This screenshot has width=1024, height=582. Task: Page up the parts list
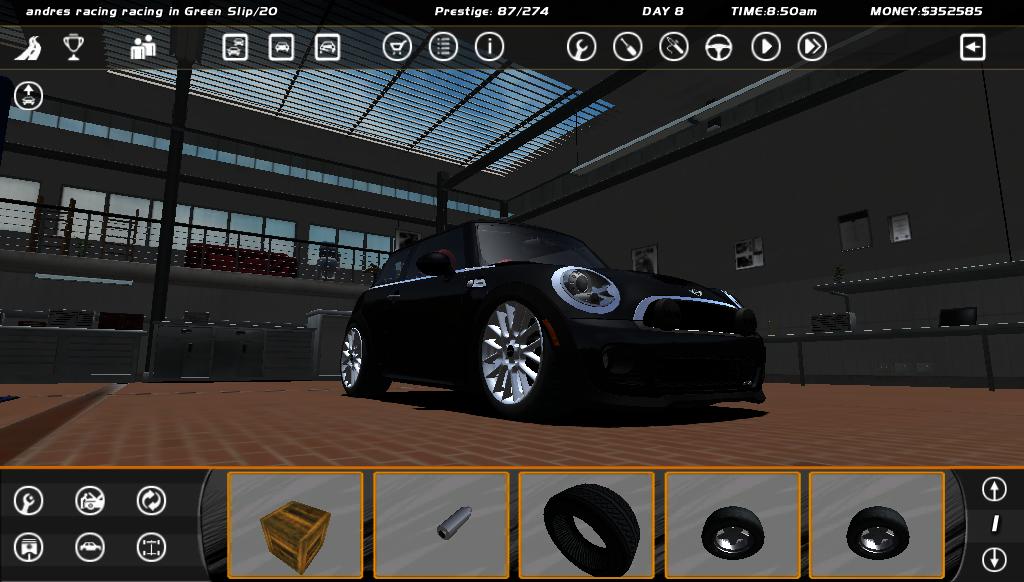[993, 489]
